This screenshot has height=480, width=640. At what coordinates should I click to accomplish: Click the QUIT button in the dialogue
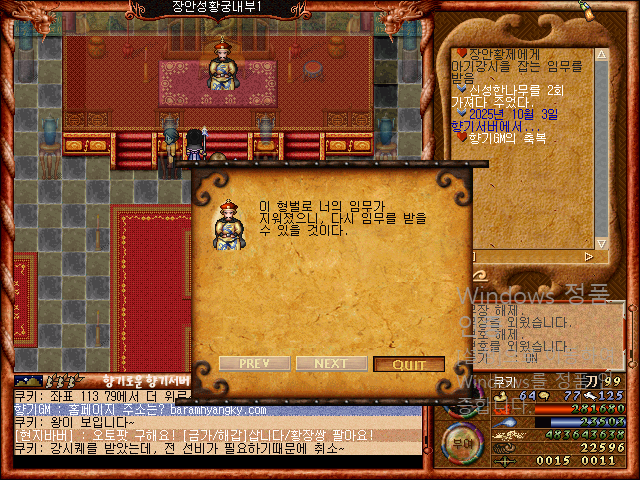point(408,364)
